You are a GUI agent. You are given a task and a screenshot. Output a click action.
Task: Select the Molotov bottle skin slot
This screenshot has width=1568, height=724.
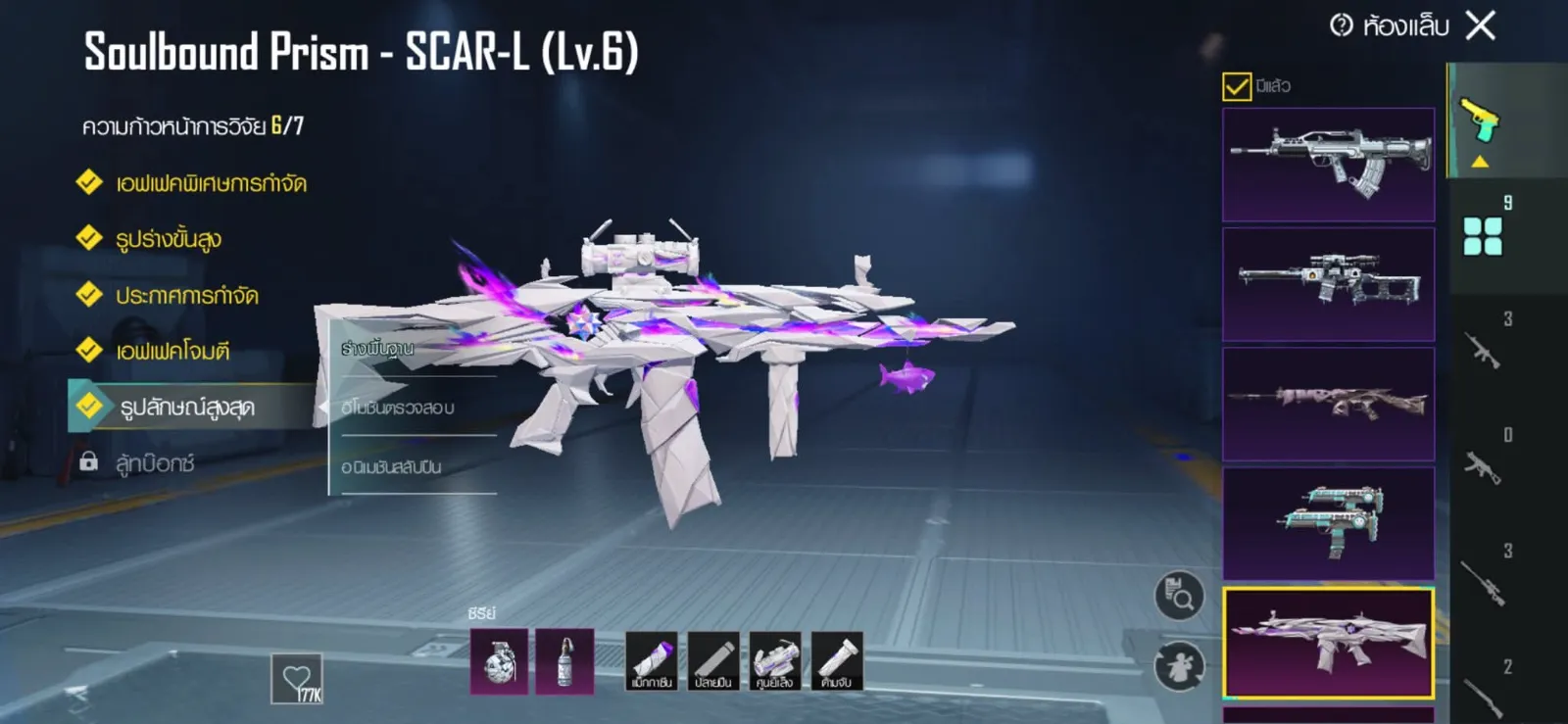coord(564,661)
